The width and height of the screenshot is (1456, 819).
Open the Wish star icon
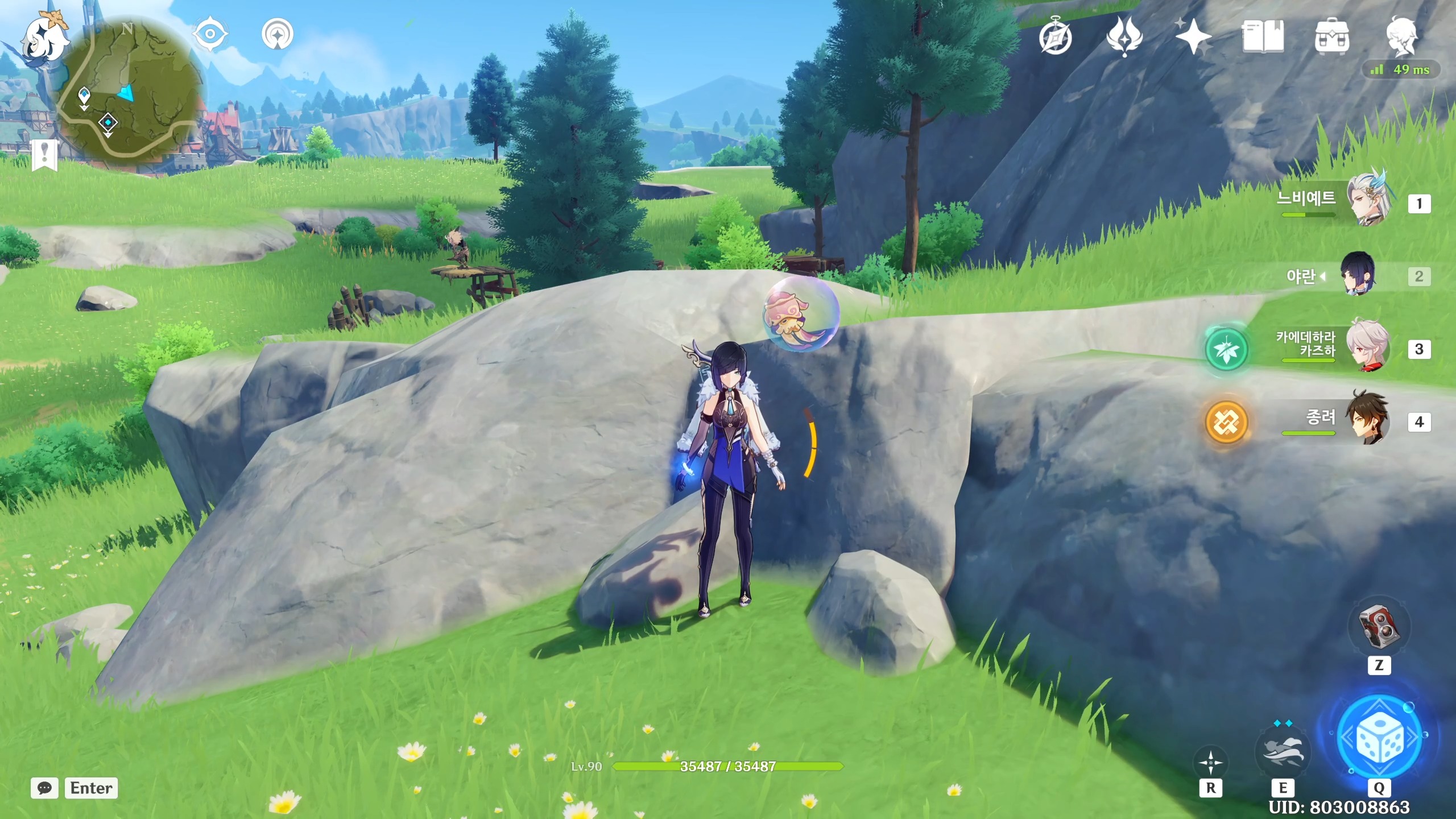[1193, 38]
